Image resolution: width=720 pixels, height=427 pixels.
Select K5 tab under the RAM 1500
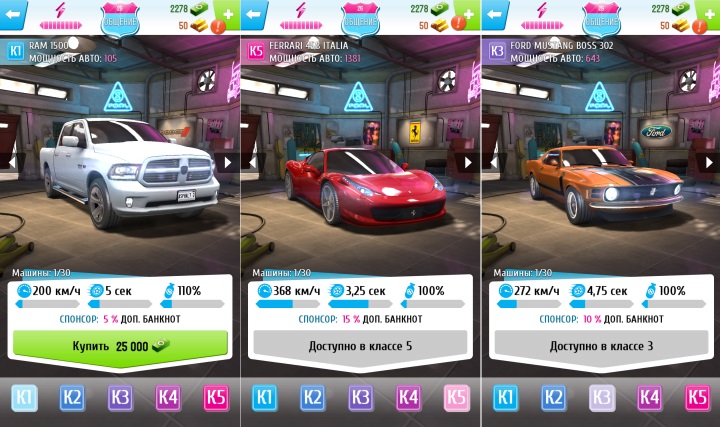216,399
